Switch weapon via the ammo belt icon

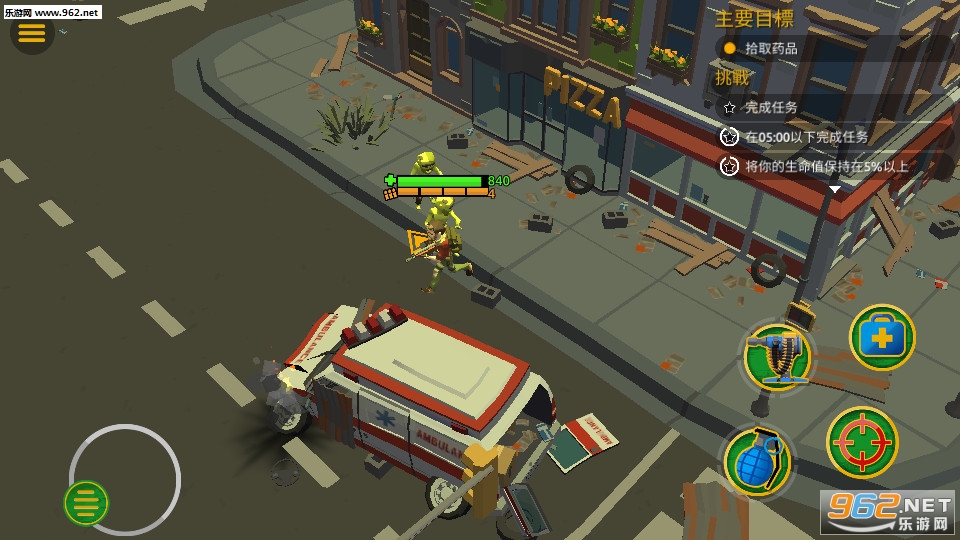[x=777, y=354]
